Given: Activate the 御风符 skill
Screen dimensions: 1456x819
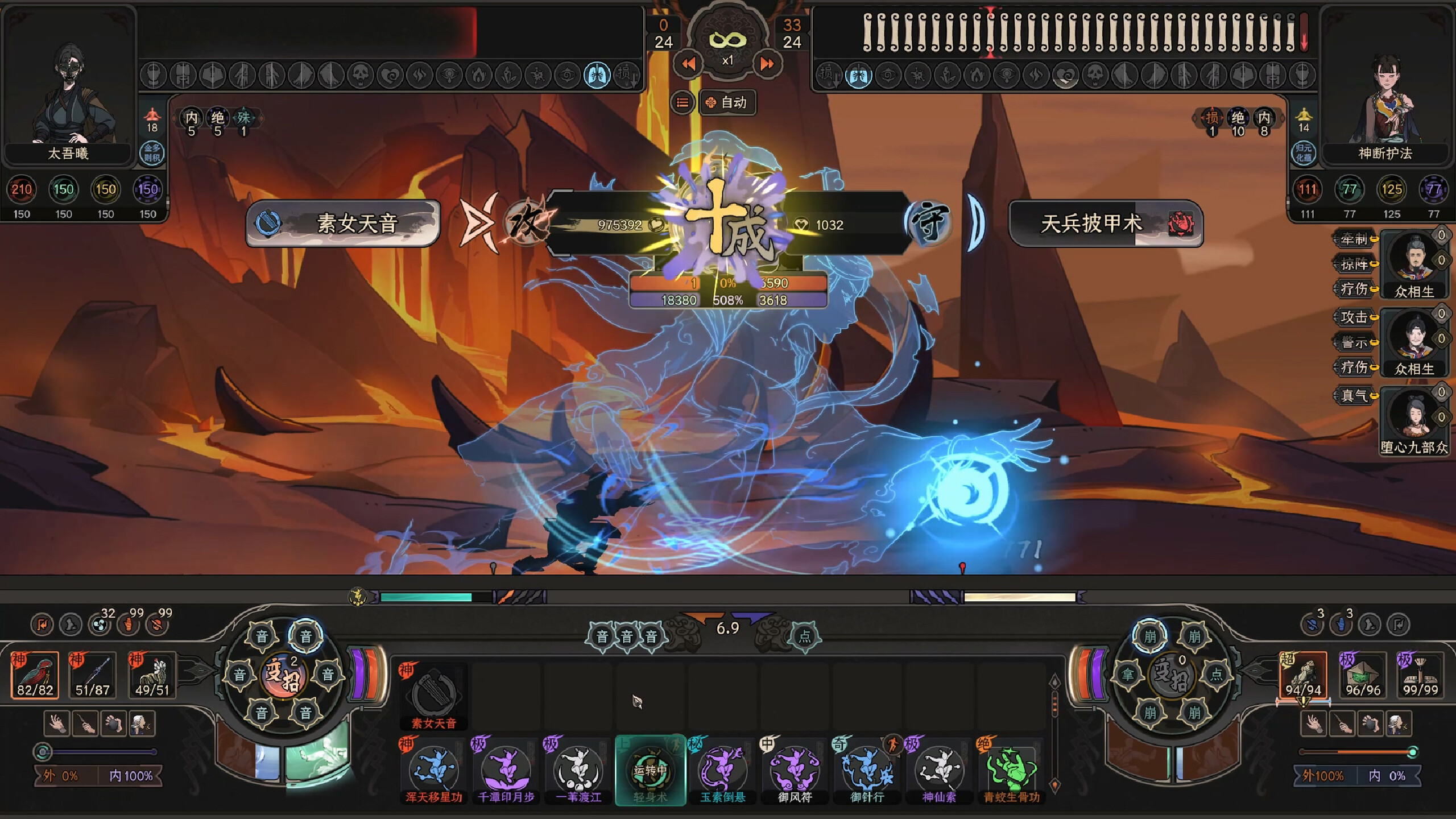Looking at the screenshot, I should (795, 770).
